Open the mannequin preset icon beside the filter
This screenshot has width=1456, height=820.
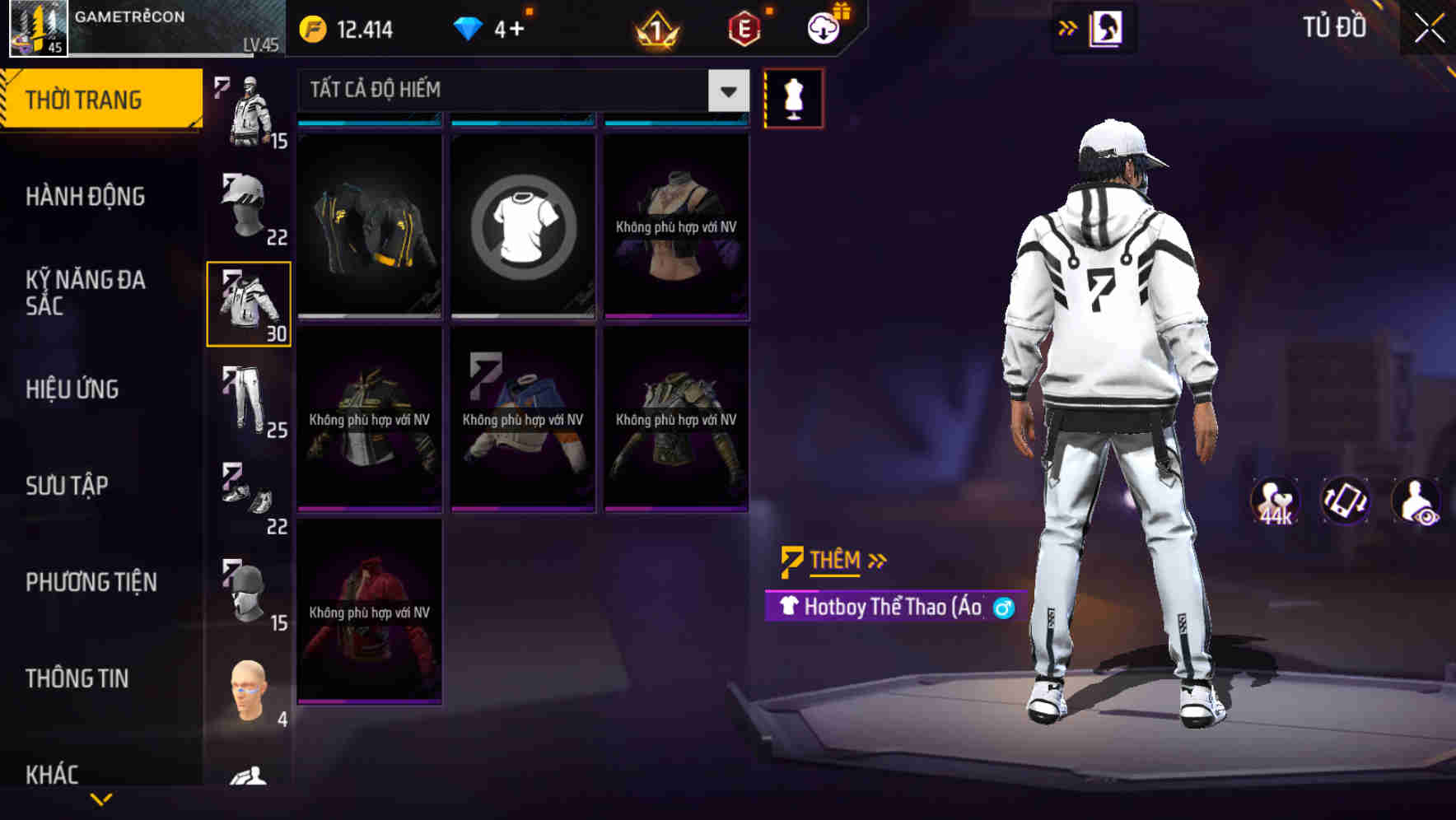click(795, 98)
